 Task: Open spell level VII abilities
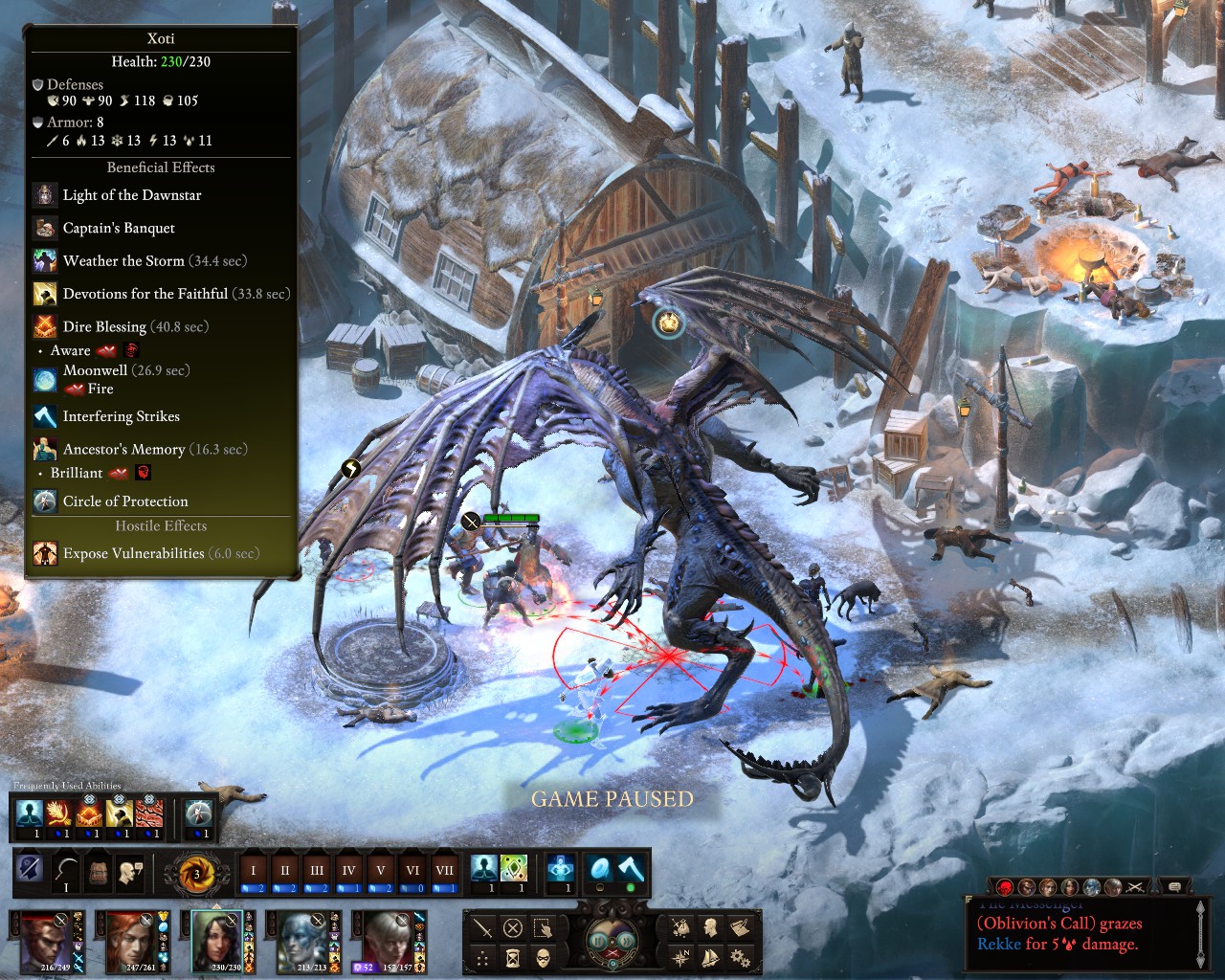pyautogui.click(x=444, y=871)
